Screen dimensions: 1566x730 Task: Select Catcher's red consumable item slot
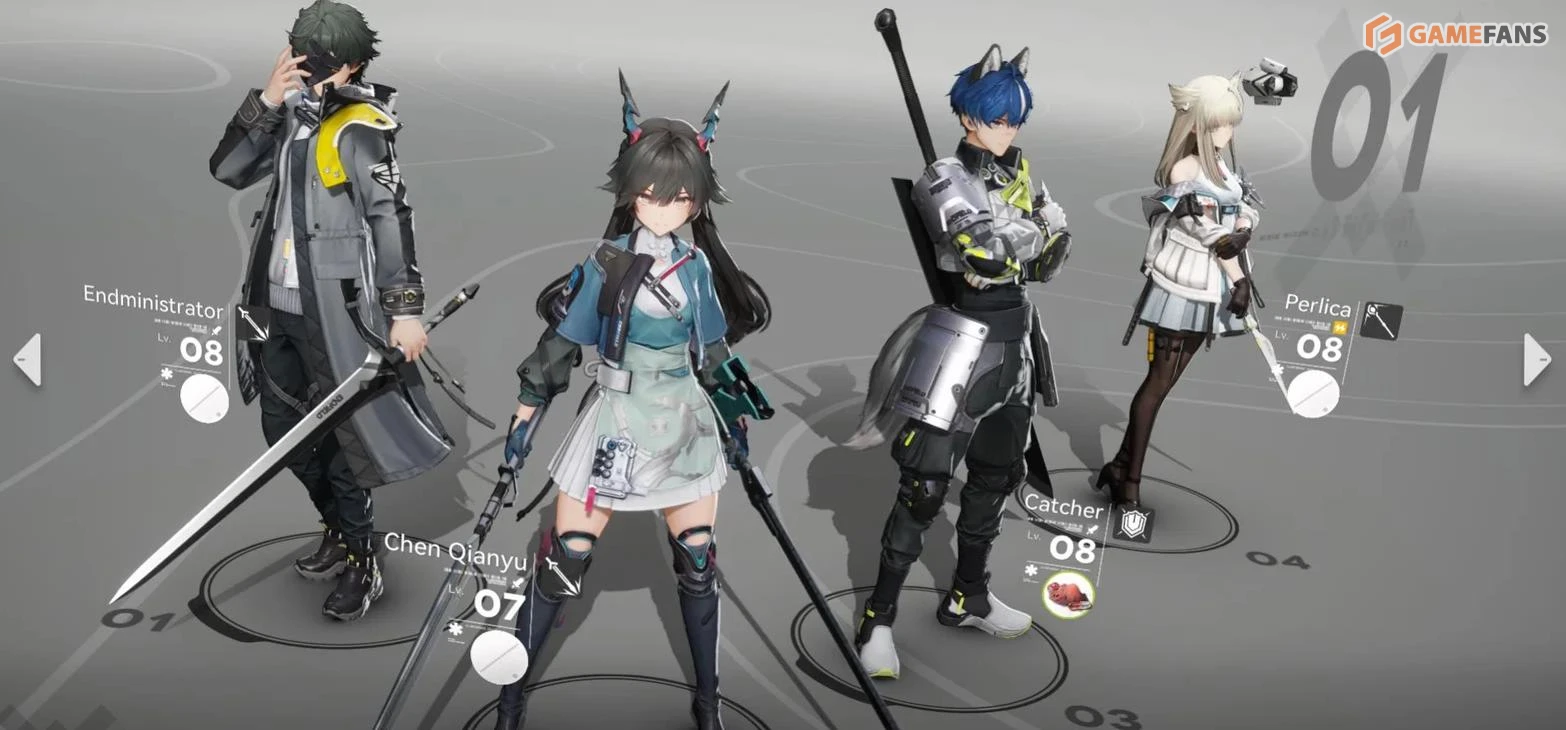1068,594
